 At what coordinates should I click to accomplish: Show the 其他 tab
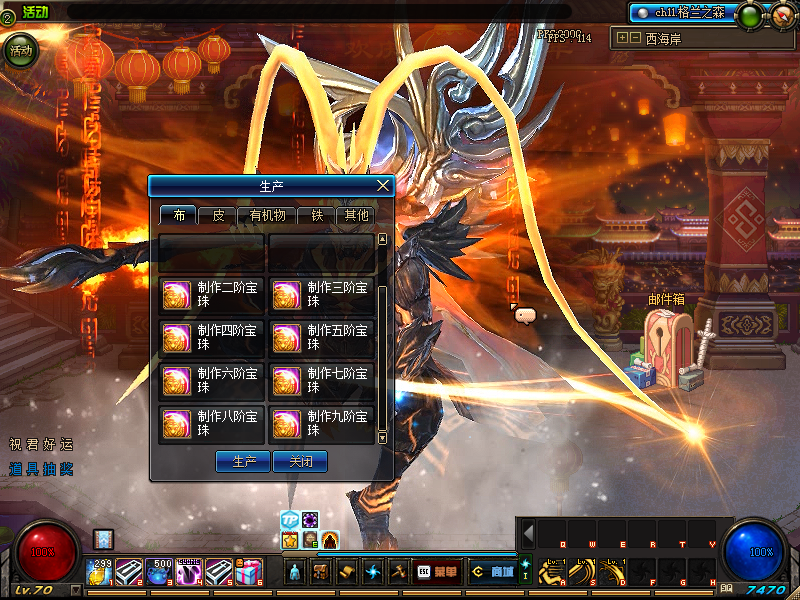tap(356, 215)
